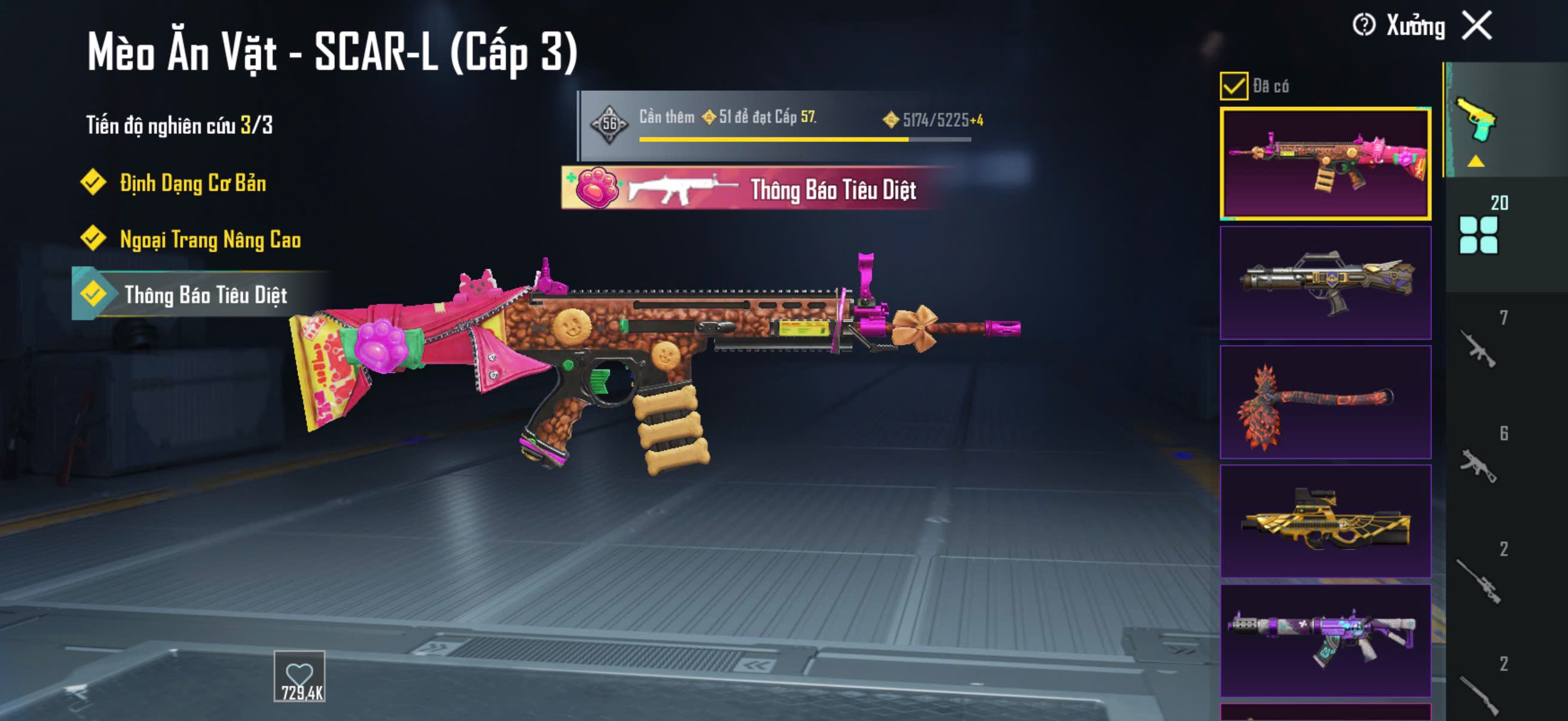Select Định Dạng Cơ Bản upgrade stage
1568x721 pixels.
[193, 182]
